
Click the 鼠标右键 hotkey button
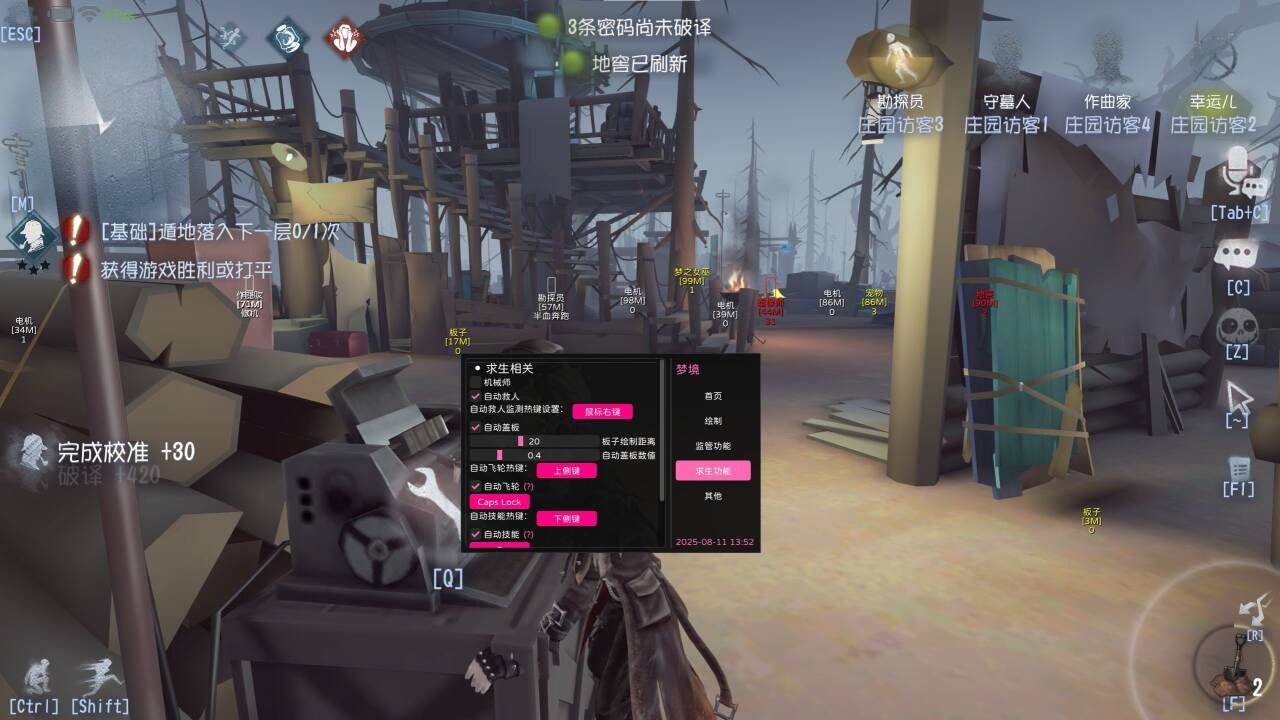(x=603, y=411)
